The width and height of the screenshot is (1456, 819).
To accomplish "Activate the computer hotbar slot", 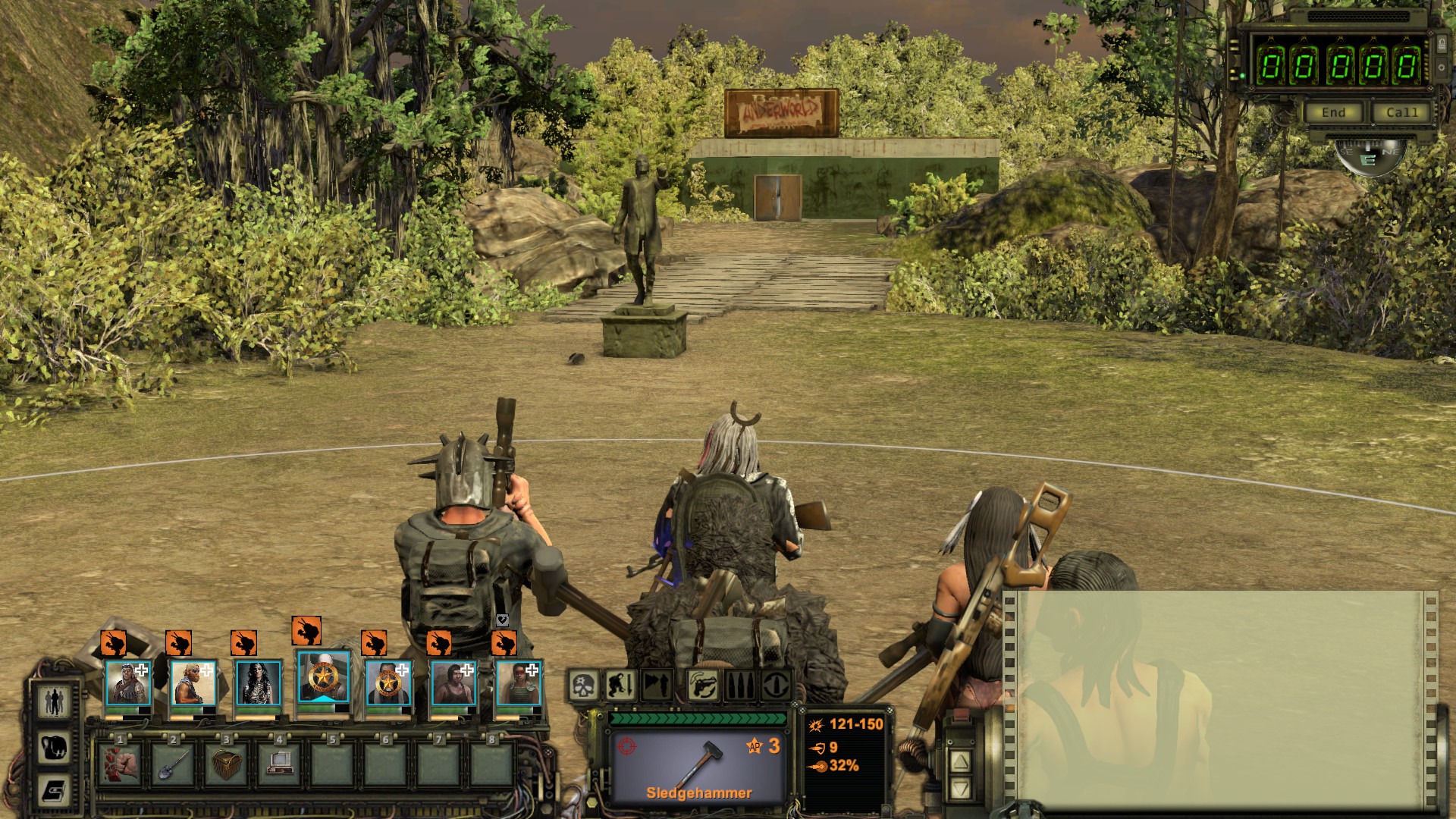I will click(280, 763).
